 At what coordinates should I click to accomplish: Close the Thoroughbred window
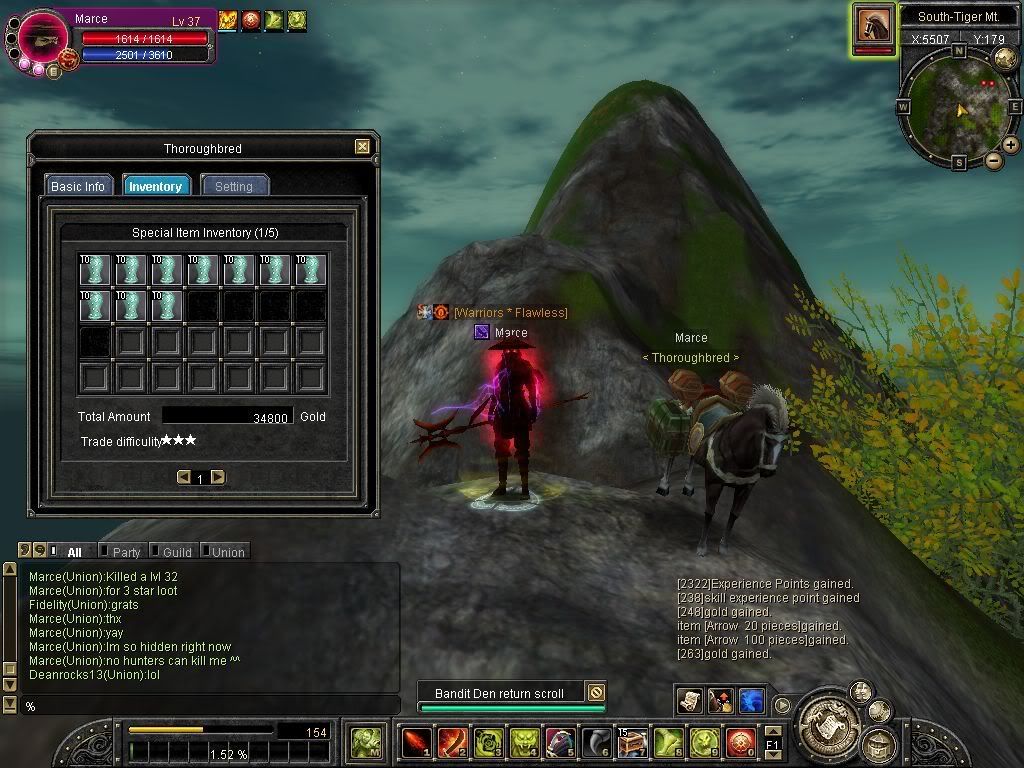pos(362,147)
